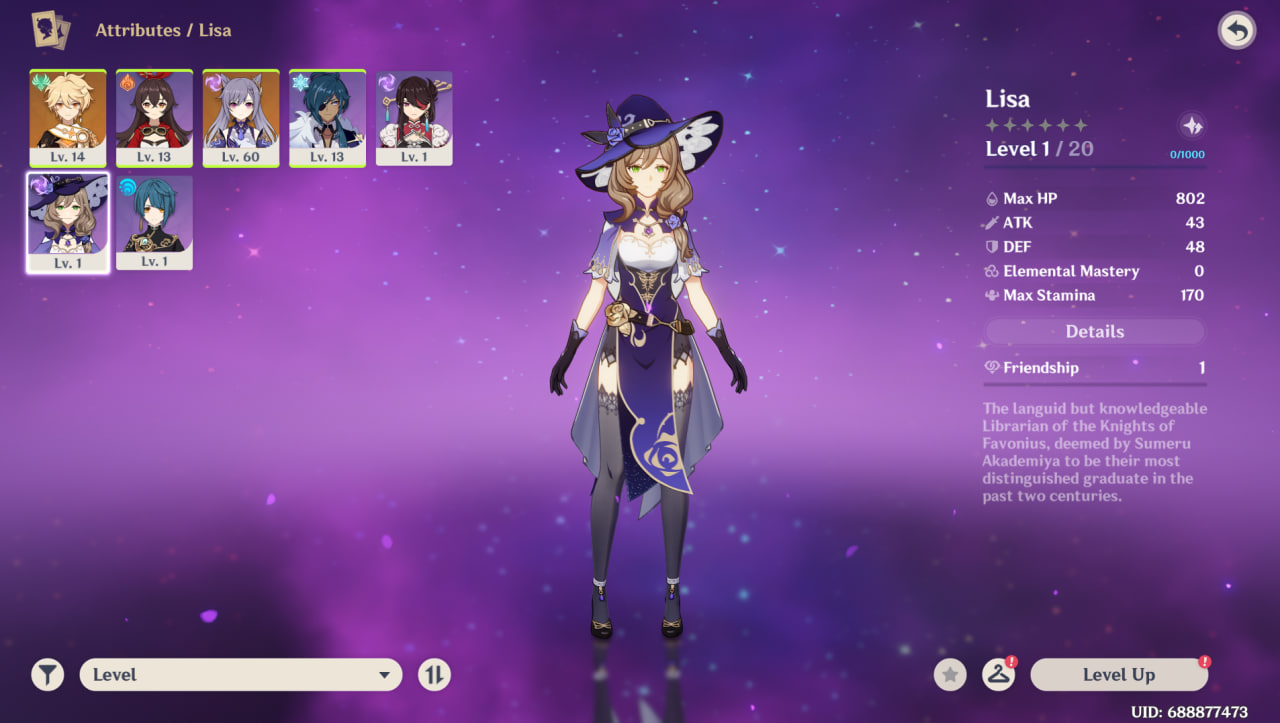
Task: Select the Lv. 60 Keqing portrait
Action: coord(241,117)
